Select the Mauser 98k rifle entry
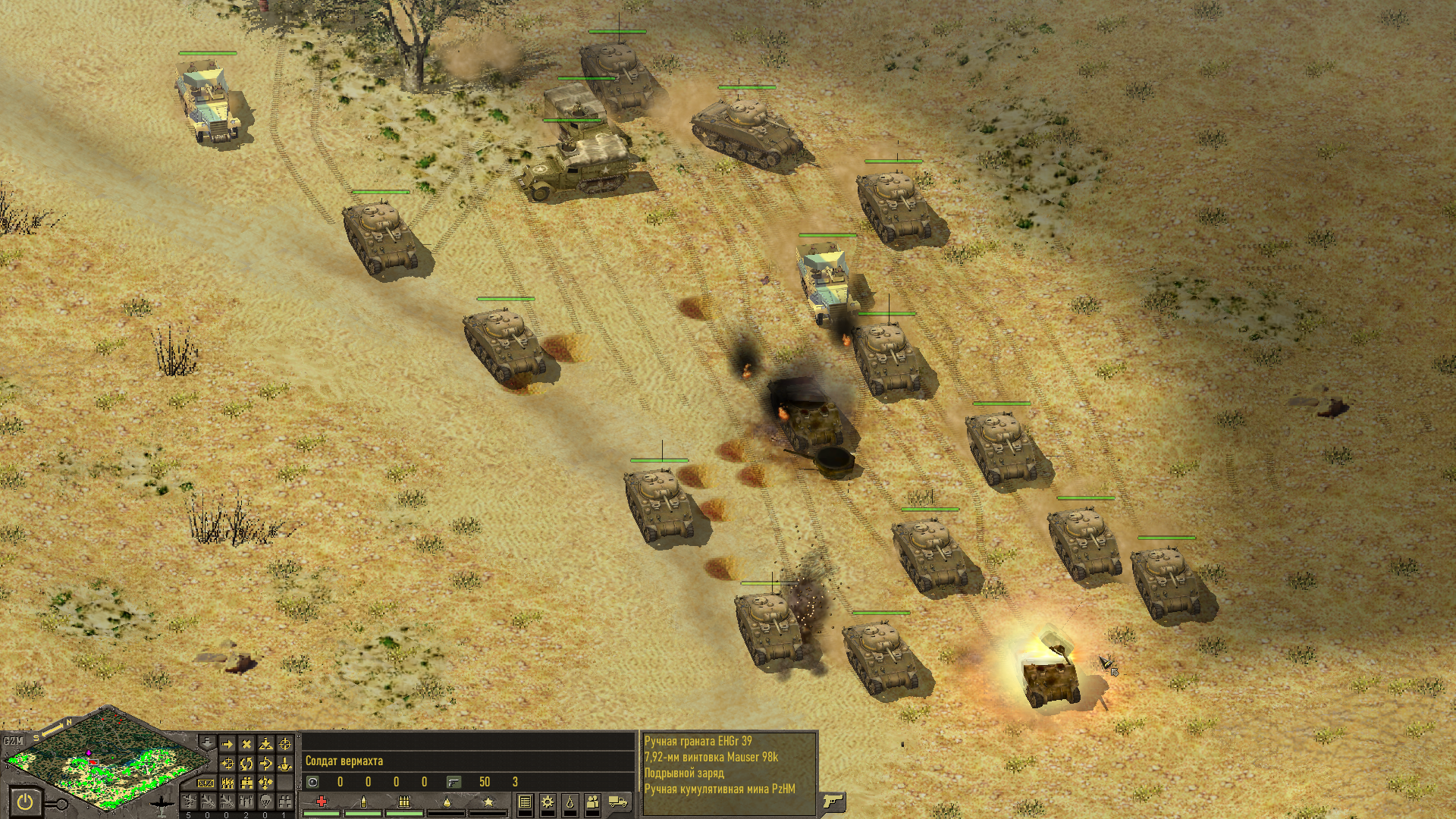1456x819 pixels. [711, 757]
